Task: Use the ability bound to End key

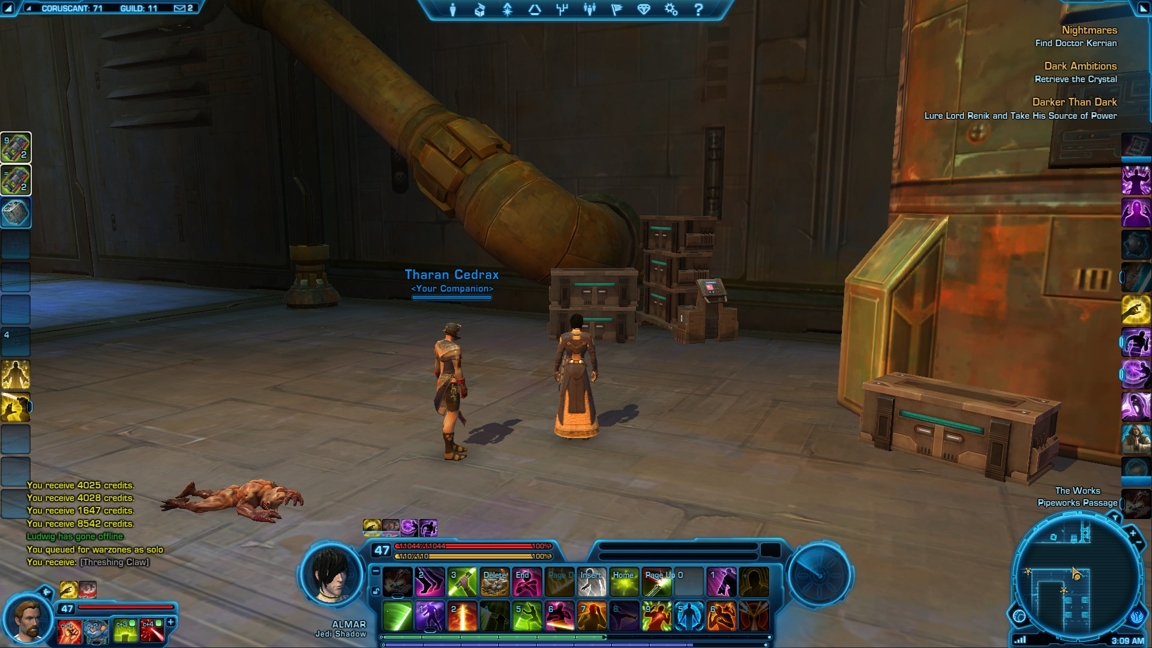Action: [x=526, y=582]
